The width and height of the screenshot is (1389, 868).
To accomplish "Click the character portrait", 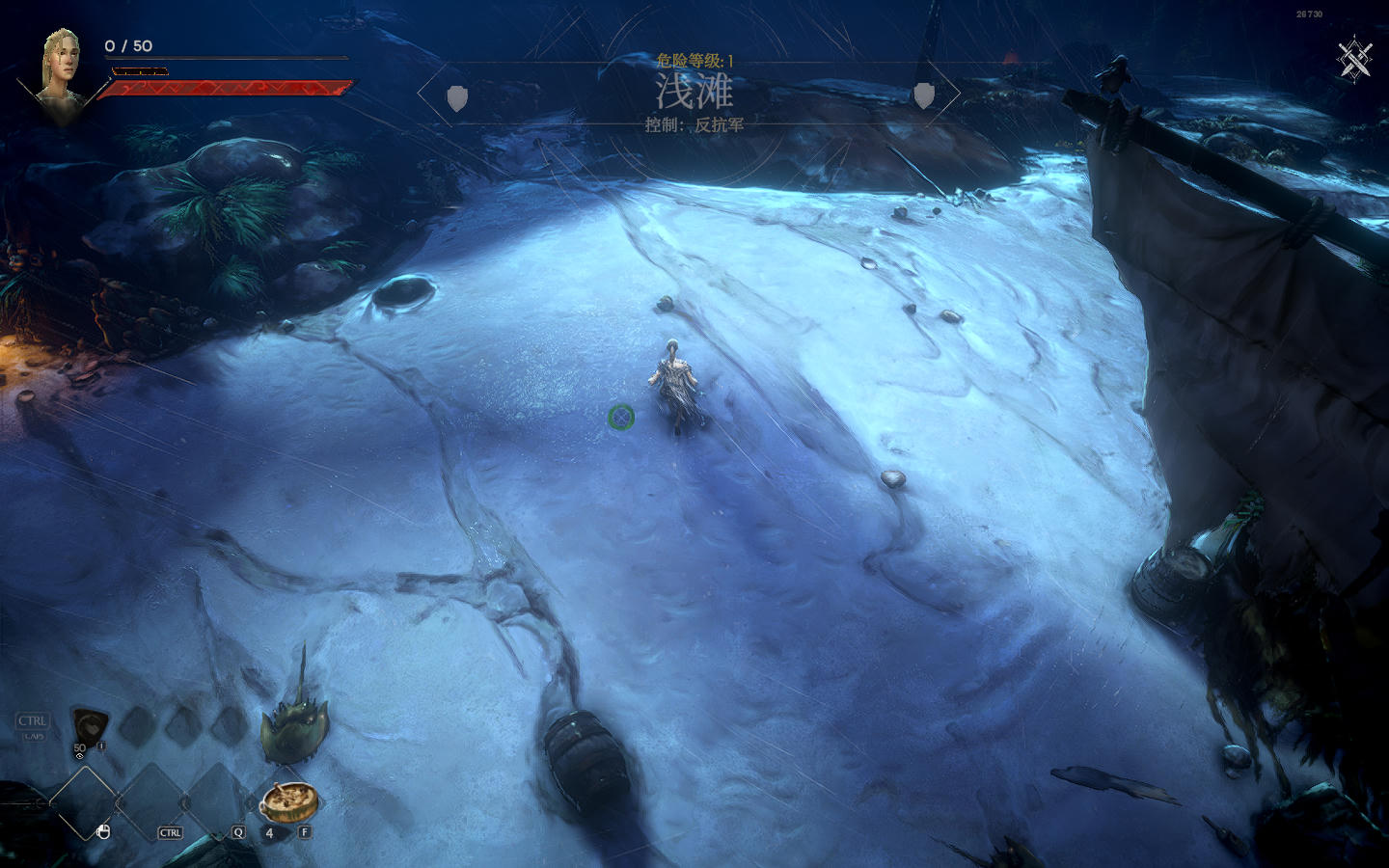I will pyautogui.click(x=60, y=68).
